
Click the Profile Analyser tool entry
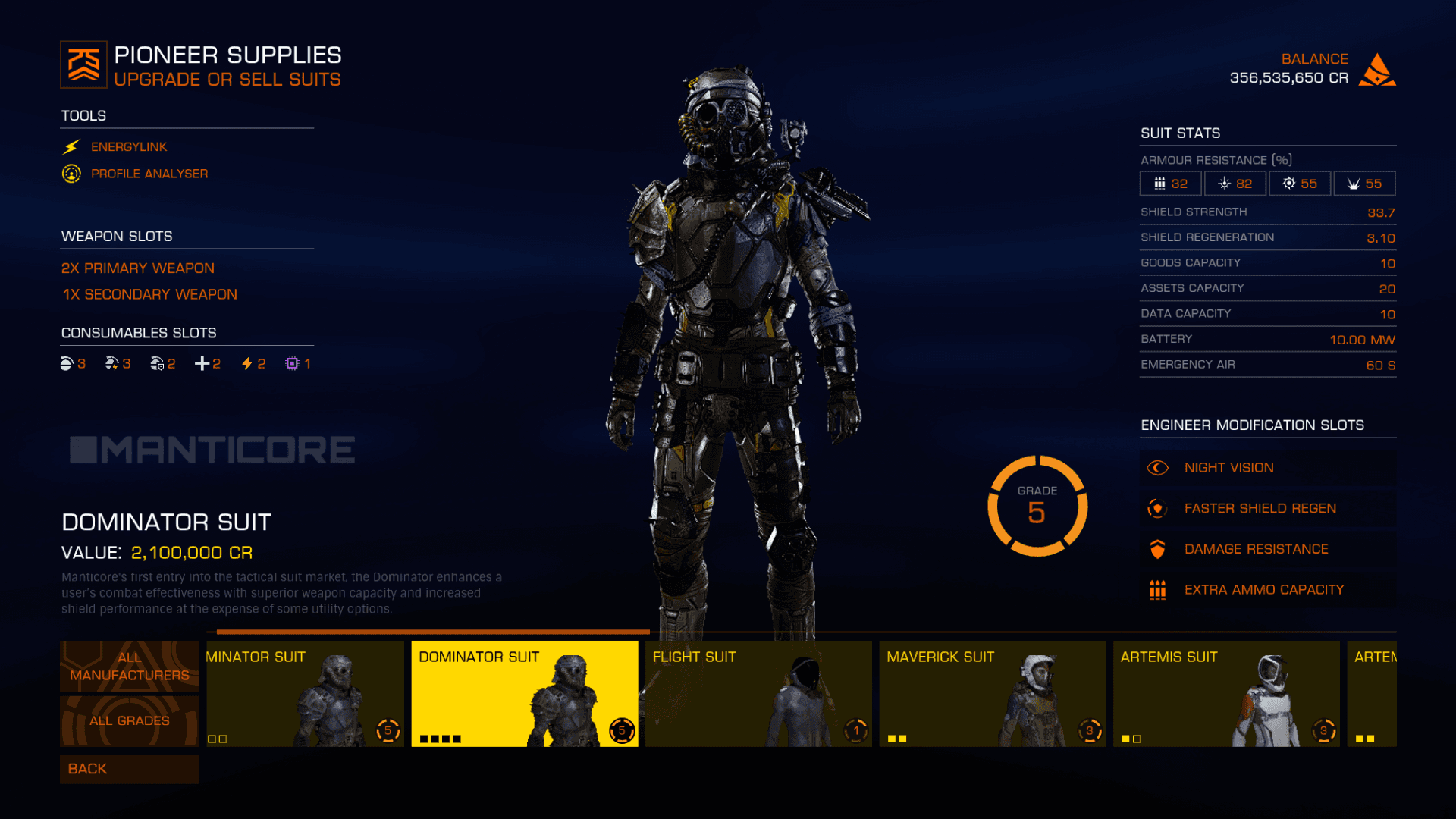coord(149,174)
